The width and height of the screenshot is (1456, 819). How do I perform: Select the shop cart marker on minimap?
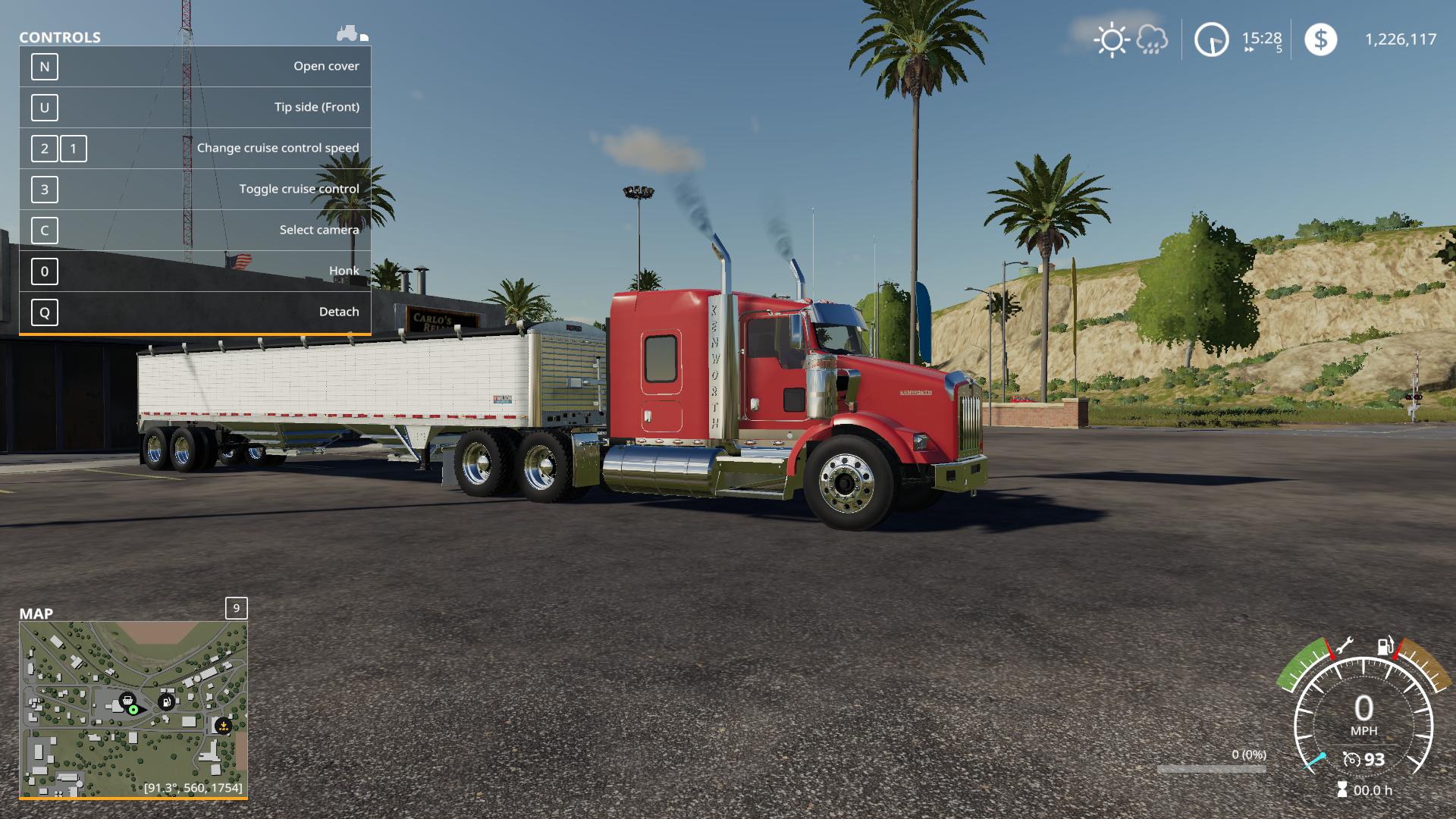point(127,700)
